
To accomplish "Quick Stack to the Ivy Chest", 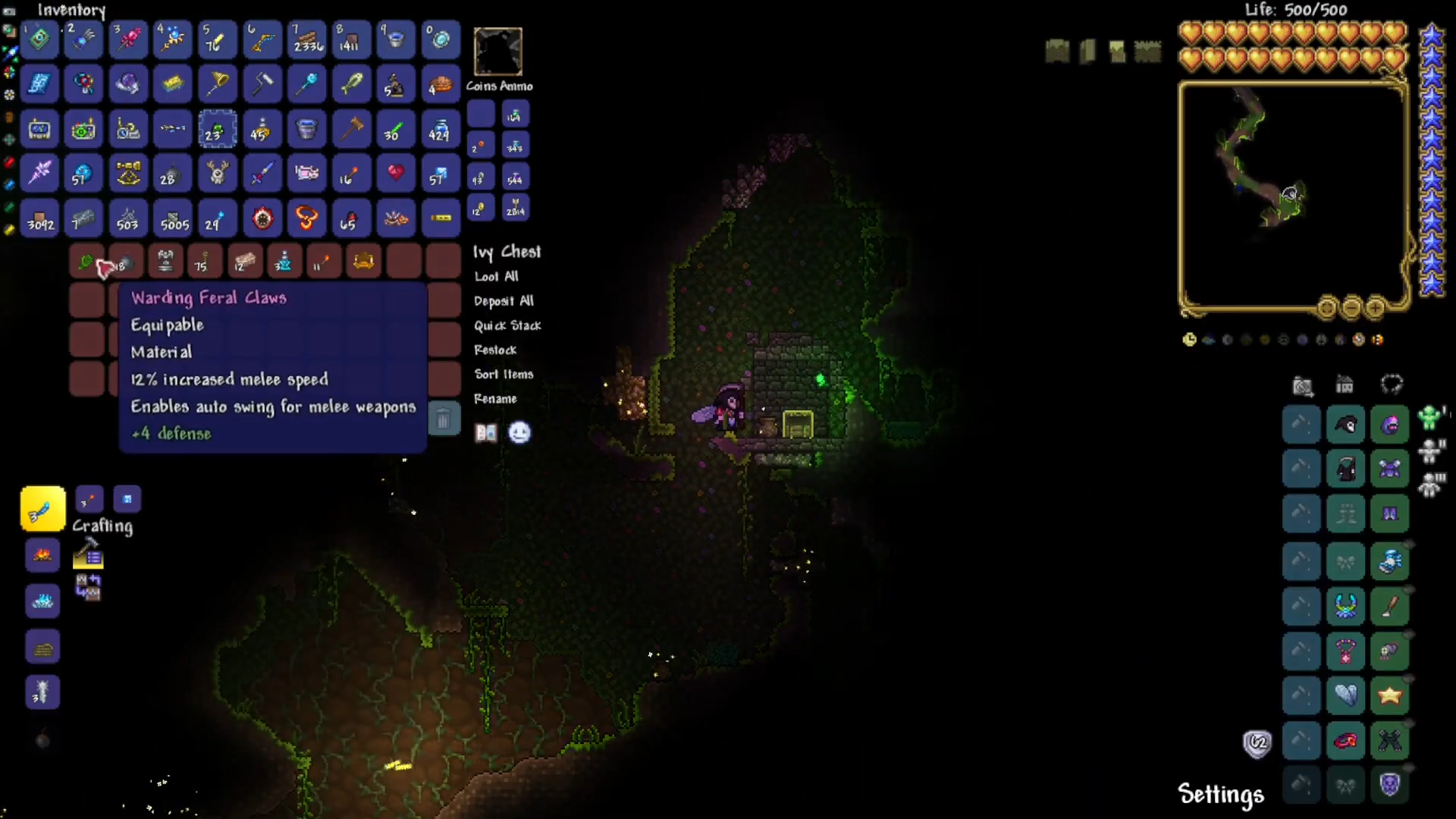I will 507,325.
